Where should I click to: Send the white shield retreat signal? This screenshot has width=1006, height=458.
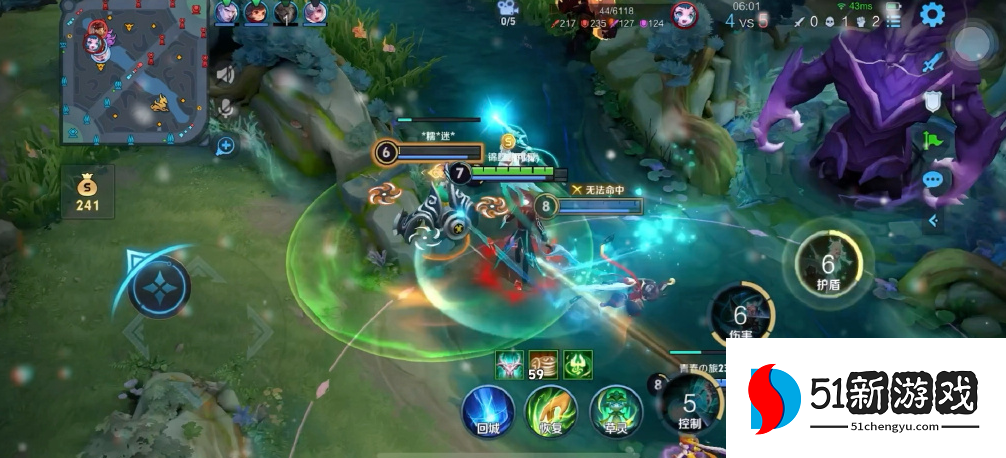click(932, 101)
